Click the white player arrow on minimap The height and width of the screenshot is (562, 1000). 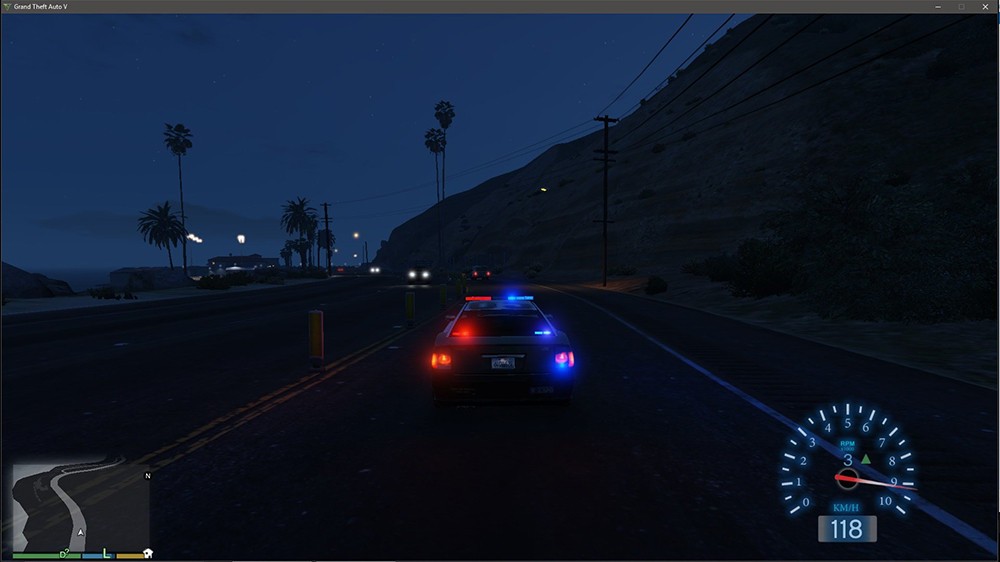tap(80, 532)
